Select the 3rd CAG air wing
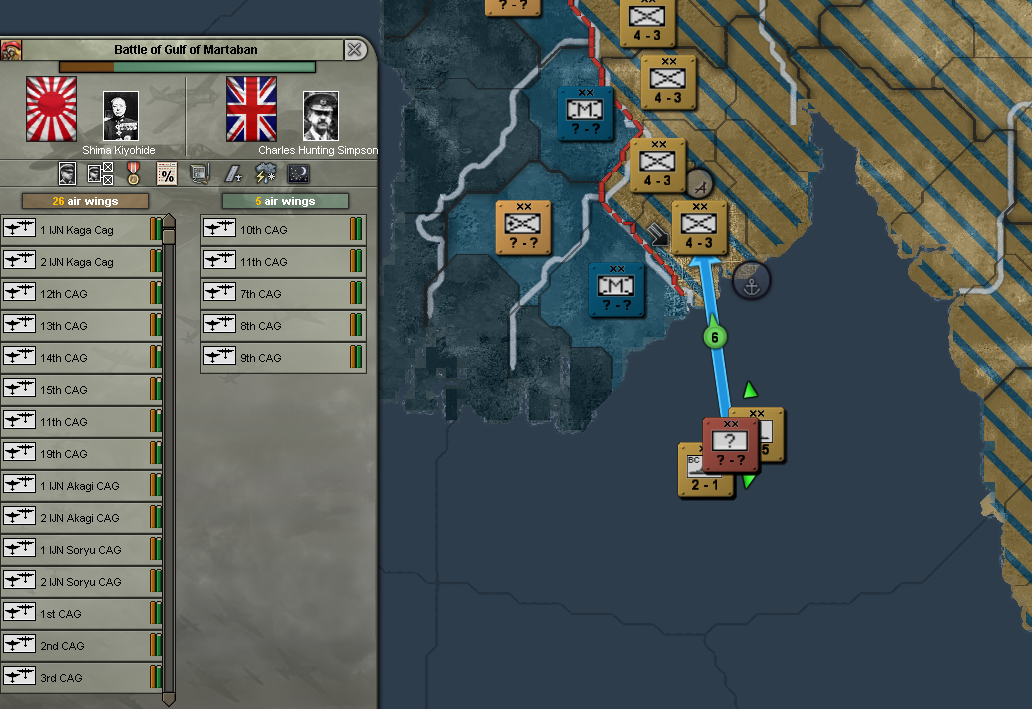 pyautogui.click(x=80, y=678)
